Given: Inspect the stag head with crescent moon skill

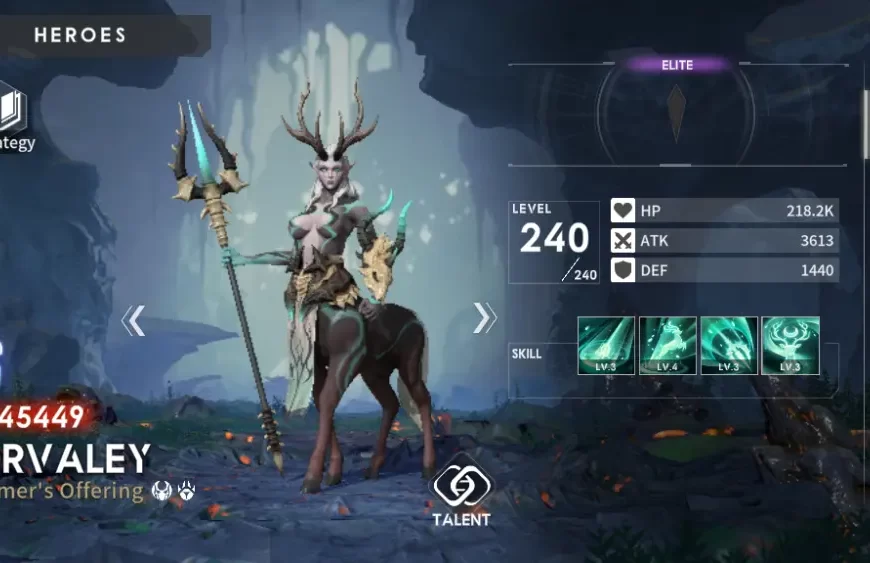Looking at the screenshot, I should (790, 345).
